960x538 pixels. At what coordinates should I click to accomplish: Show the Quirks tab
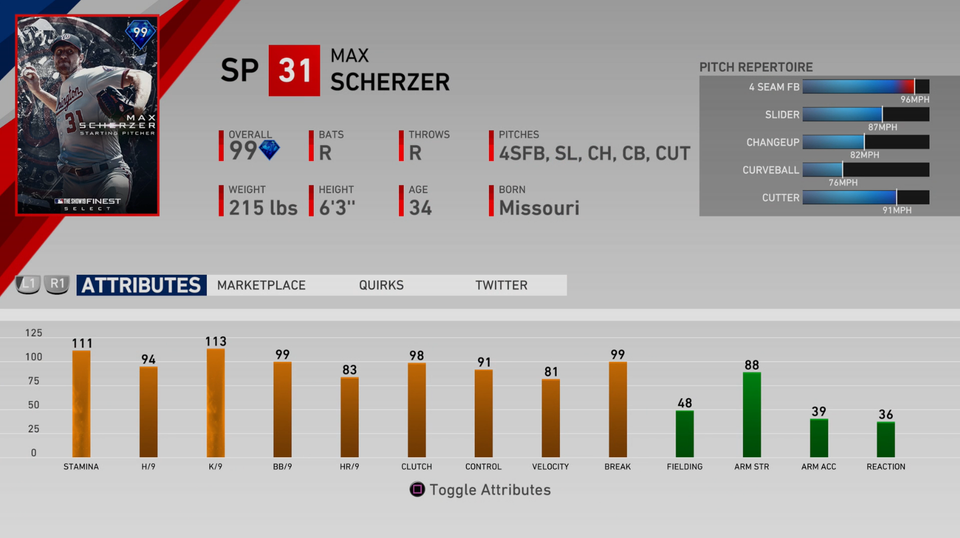point(381,285)
